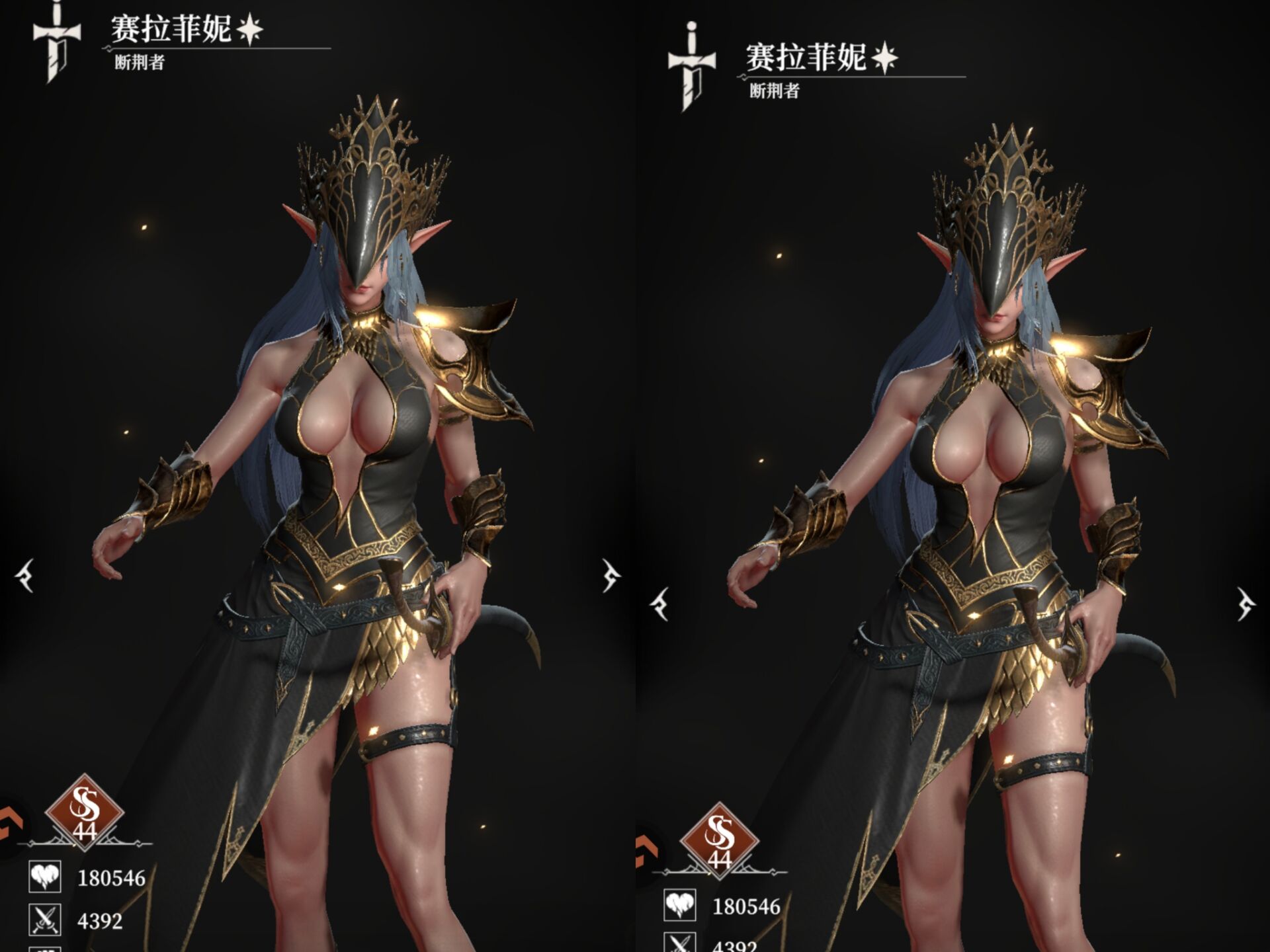Show next character in the right screenshot
Image resolution: width=1270 pixels, height=952 pixels.
1246,604
